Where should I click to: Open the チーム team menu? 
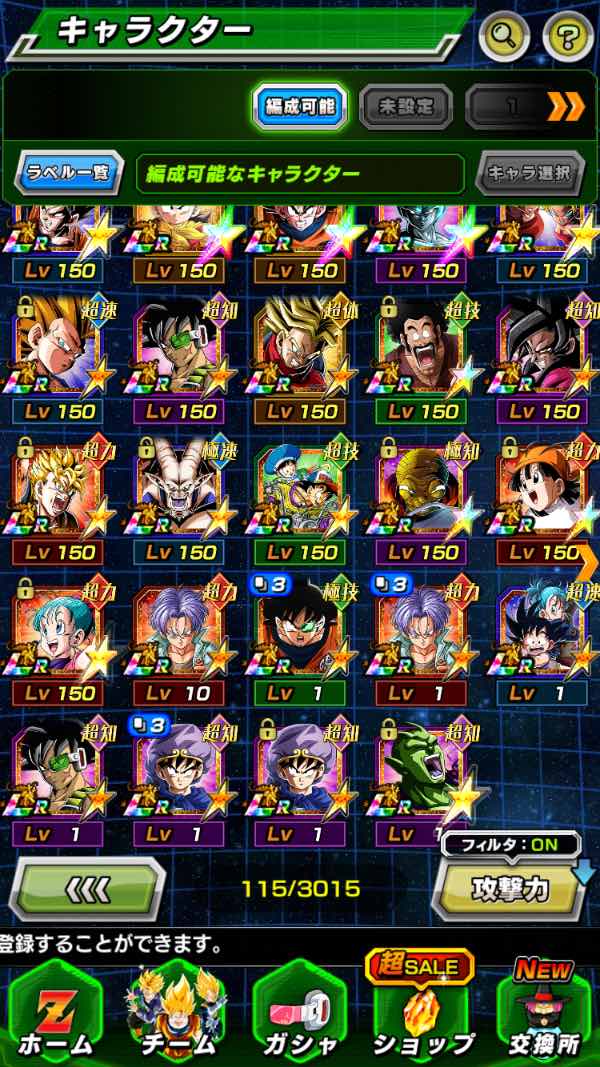[x=177, y=1015]
